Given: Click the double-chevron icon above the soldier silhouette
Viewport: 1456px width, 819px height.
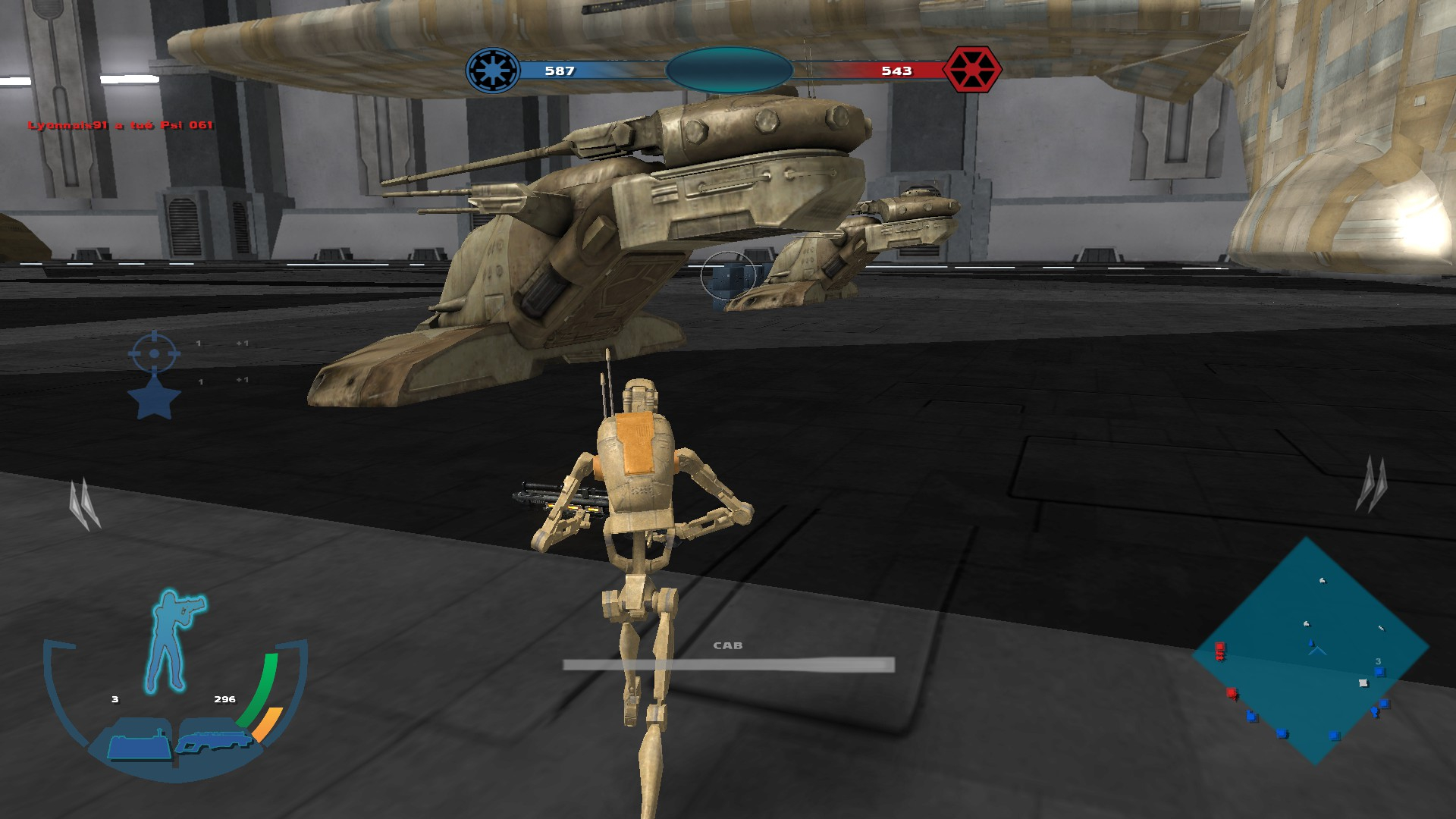Looking at the screenshot, I should pos(84,504).
